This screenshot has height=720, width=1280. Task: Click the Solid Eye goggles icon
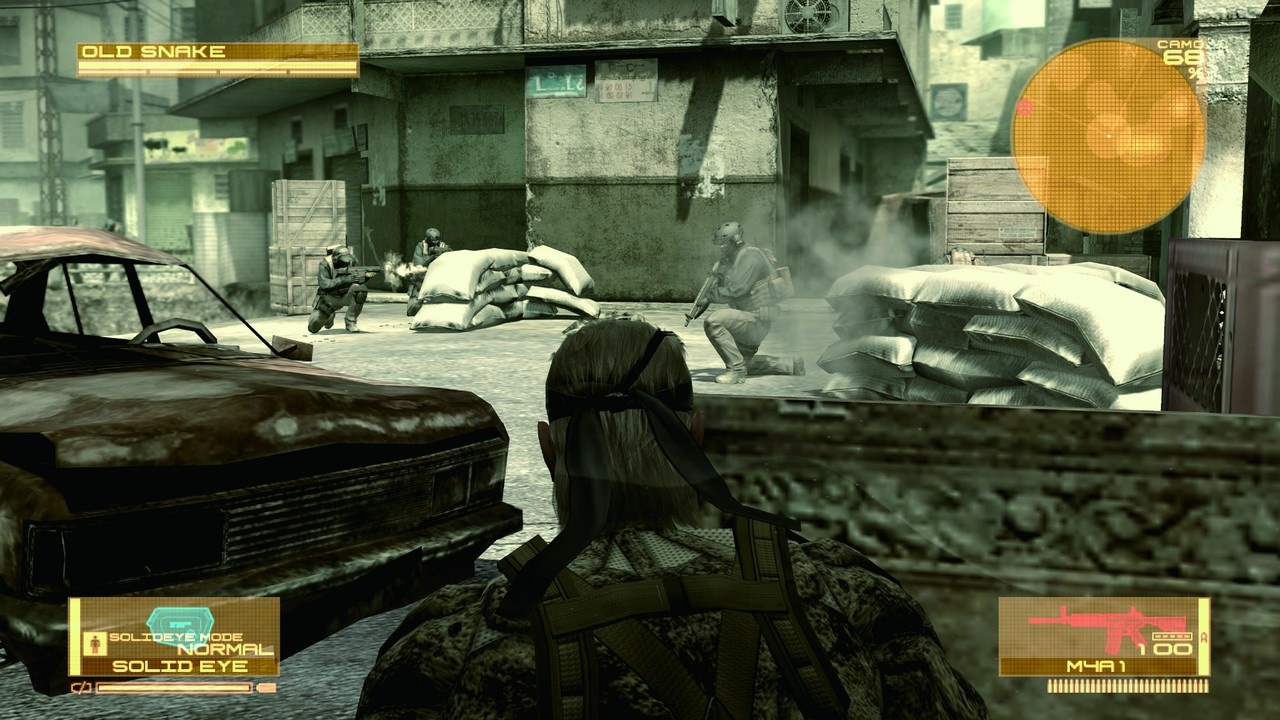click(179, 620)
